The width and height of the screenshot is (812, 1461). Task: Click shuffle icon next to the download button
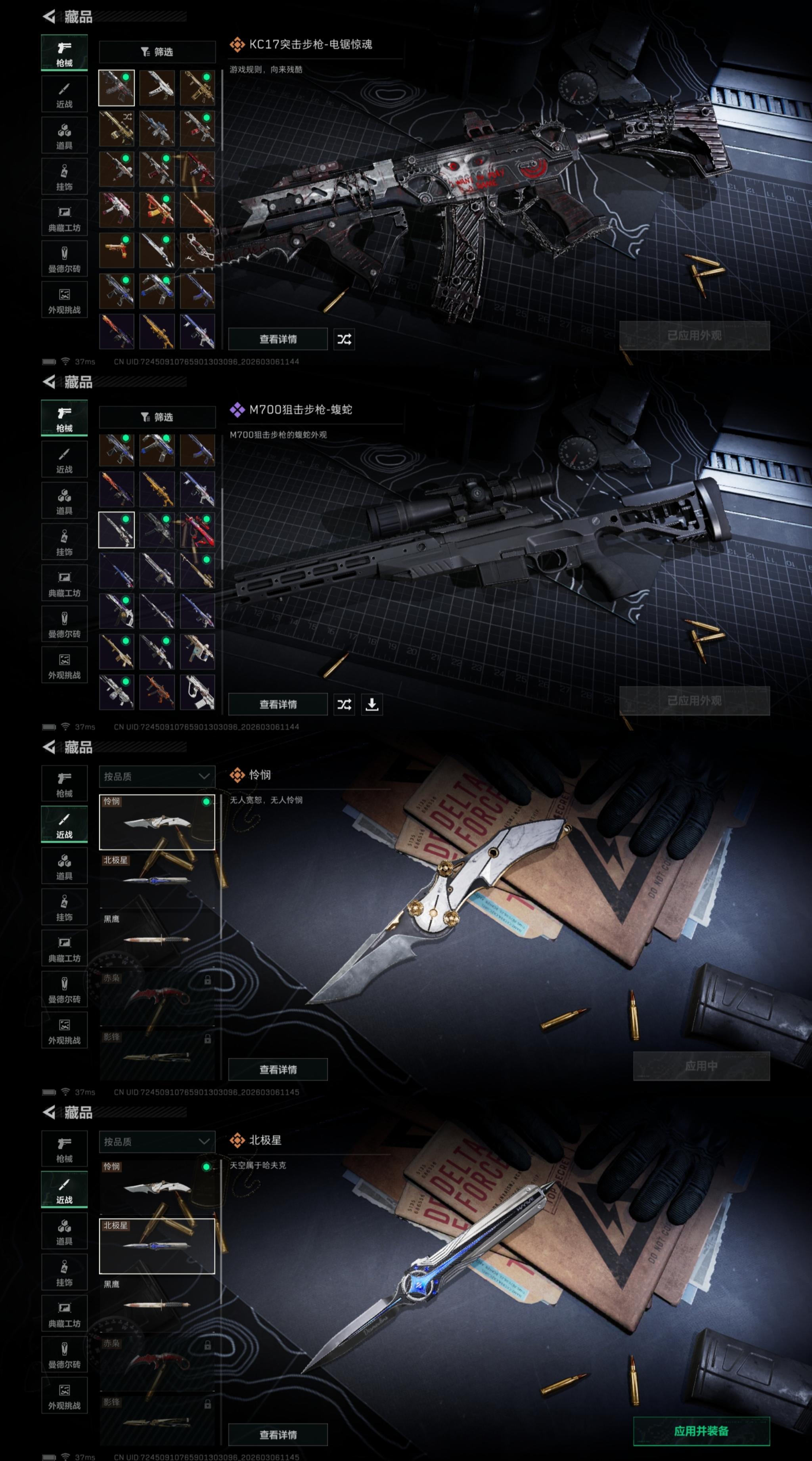[x=344, y=704]
